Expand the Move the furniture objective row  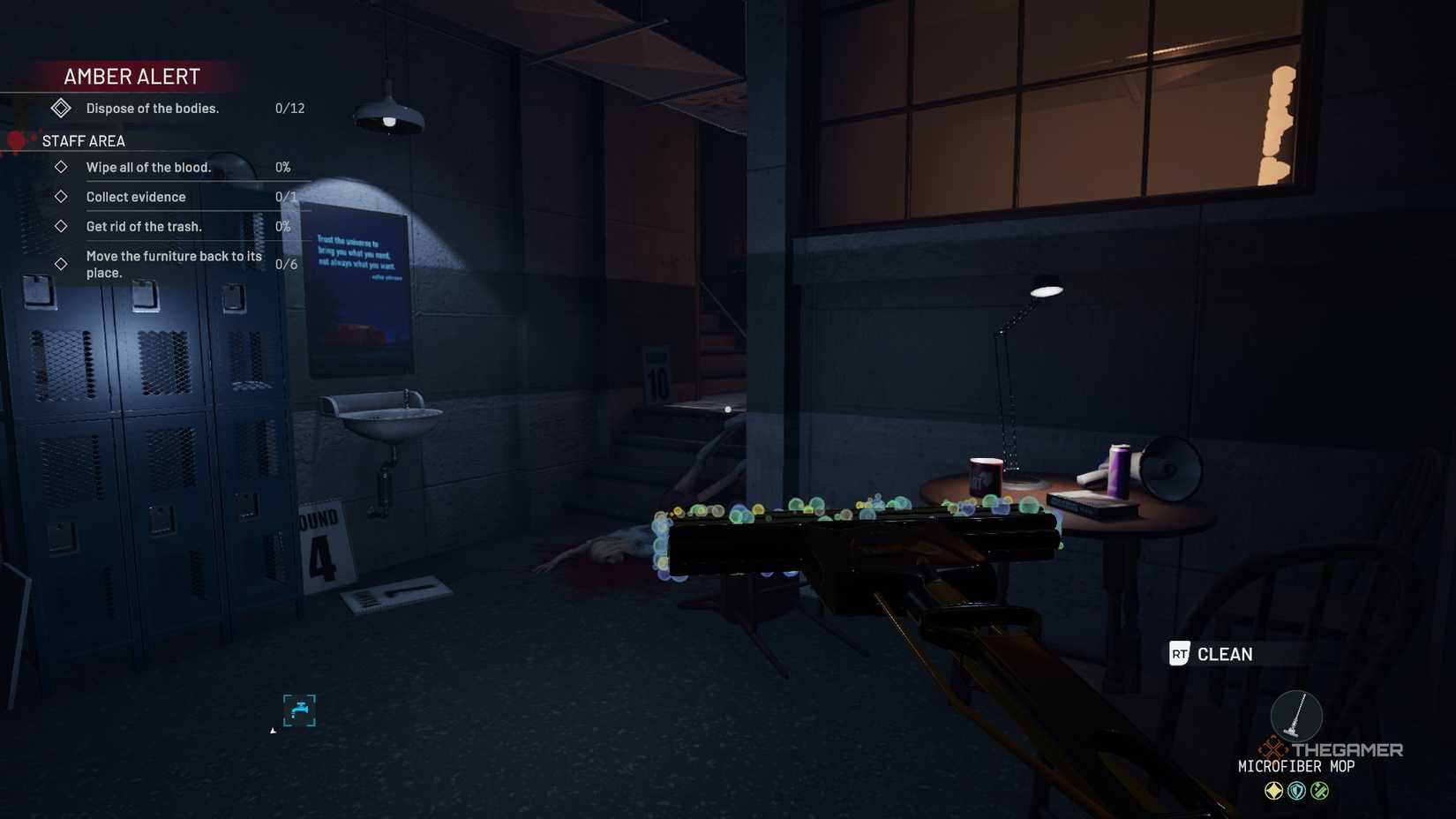point(61,263)
